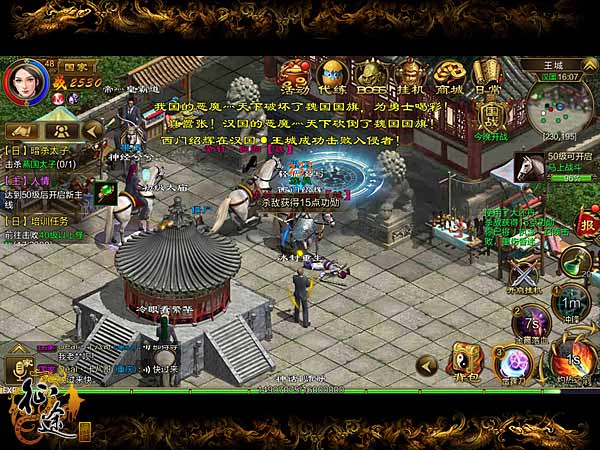Open the 代练 training menu

[x=332, y=74]
